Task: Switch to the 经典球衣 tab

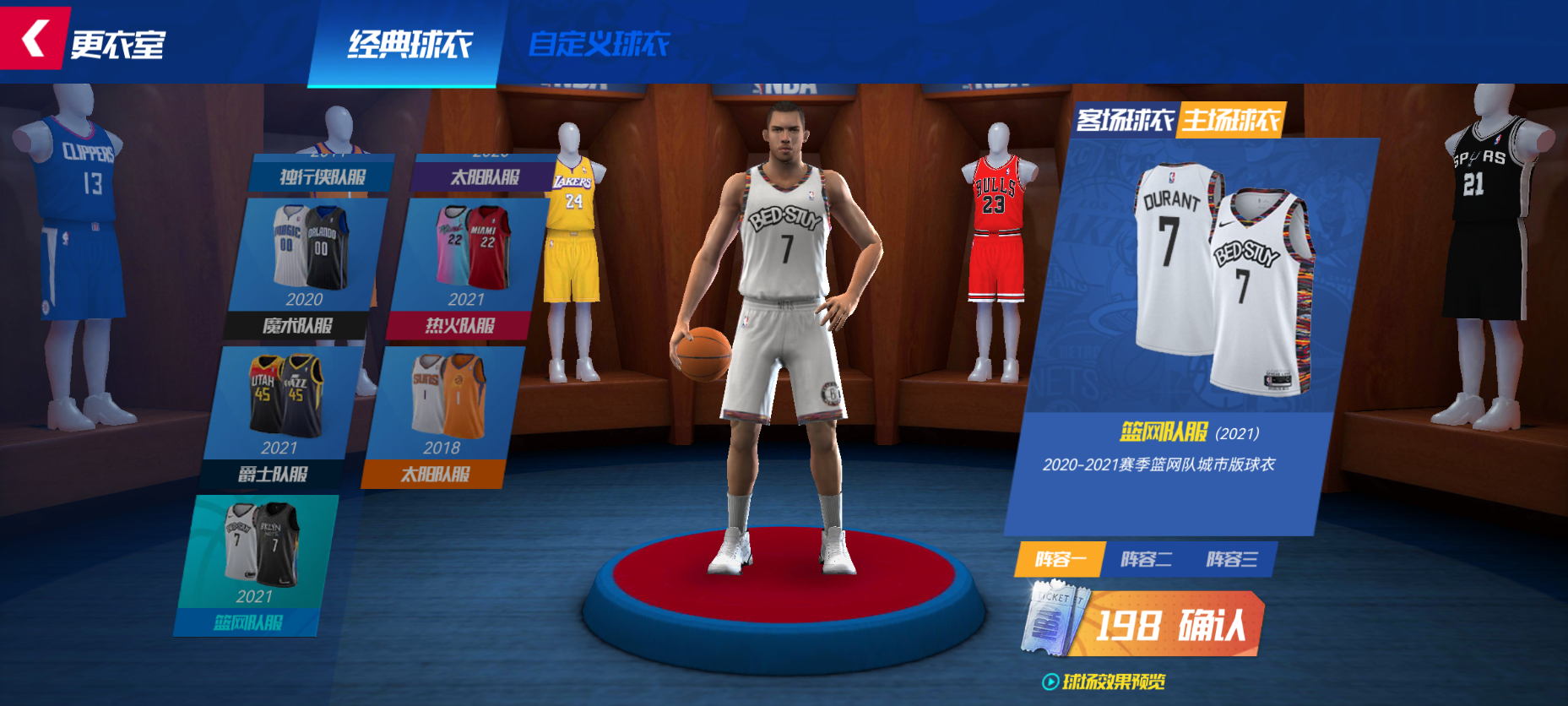Action: 410,44
